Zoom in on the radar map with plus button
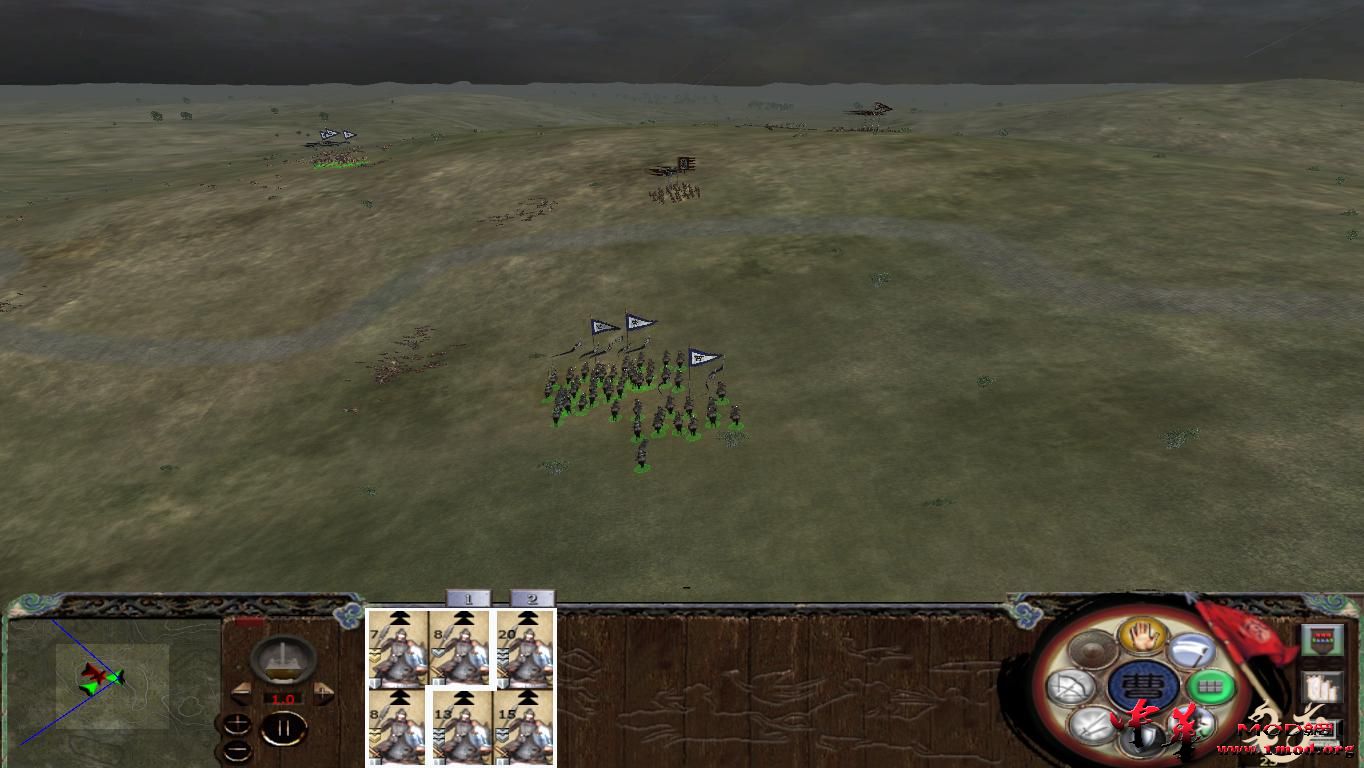 238,723
